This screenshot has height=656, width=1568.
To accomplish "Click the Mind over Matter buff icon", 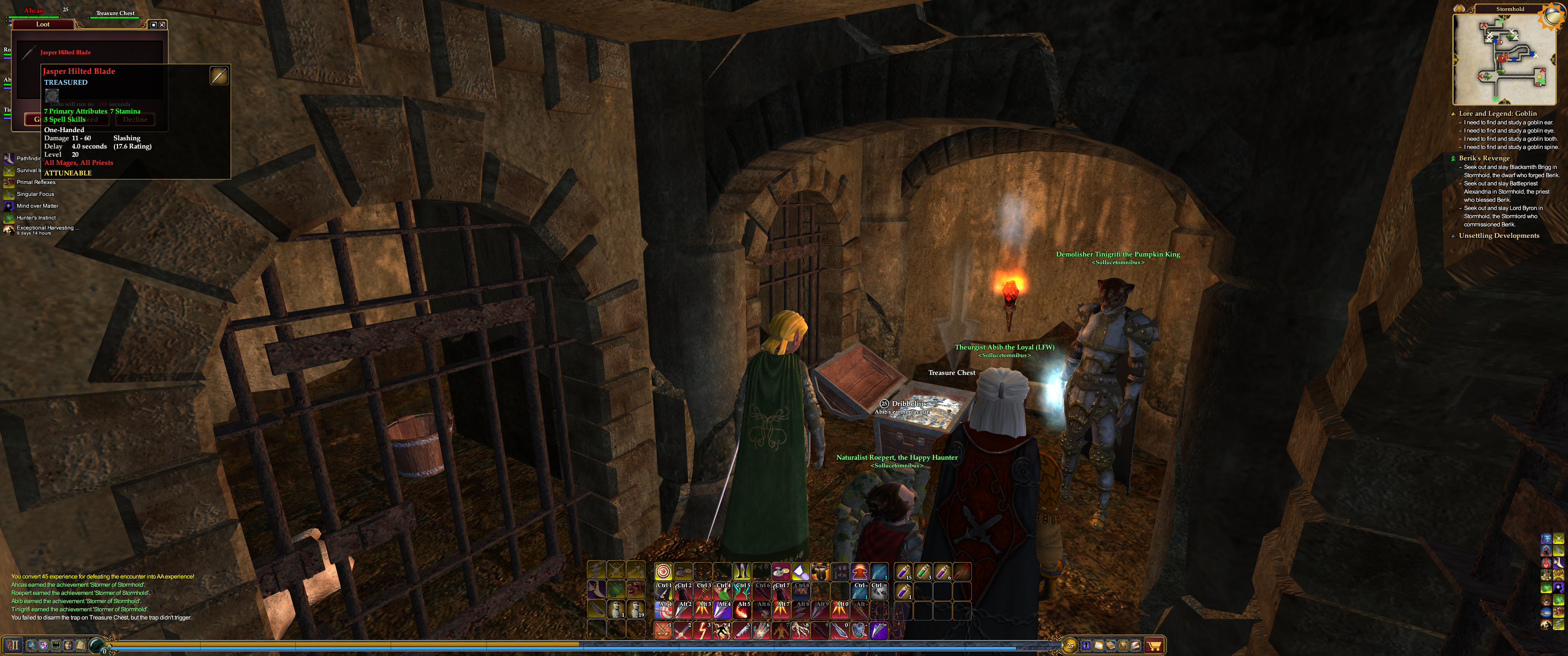I will coord(9,206).
